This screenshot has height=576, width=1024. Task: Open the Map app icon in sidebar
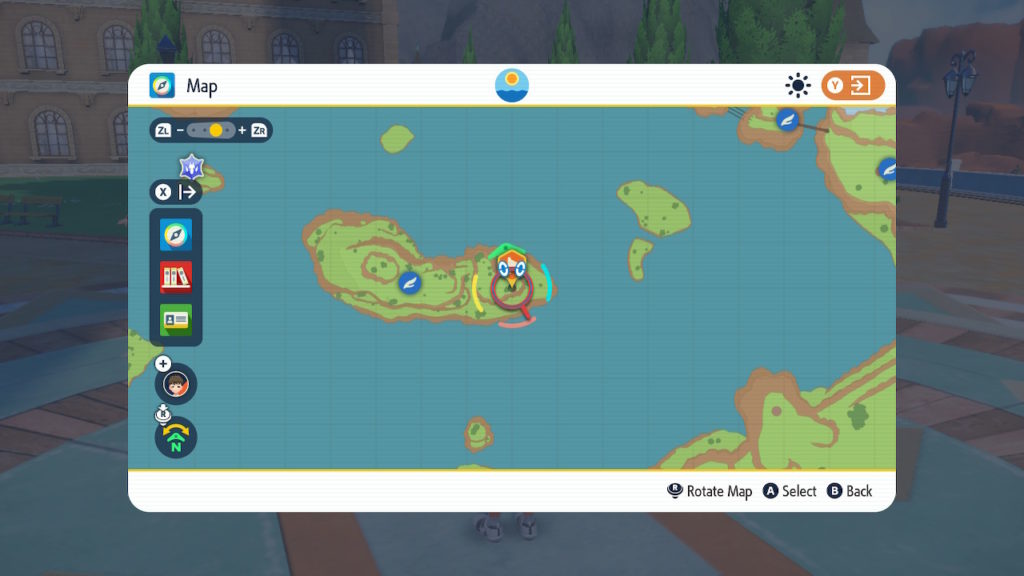[176, 235]
